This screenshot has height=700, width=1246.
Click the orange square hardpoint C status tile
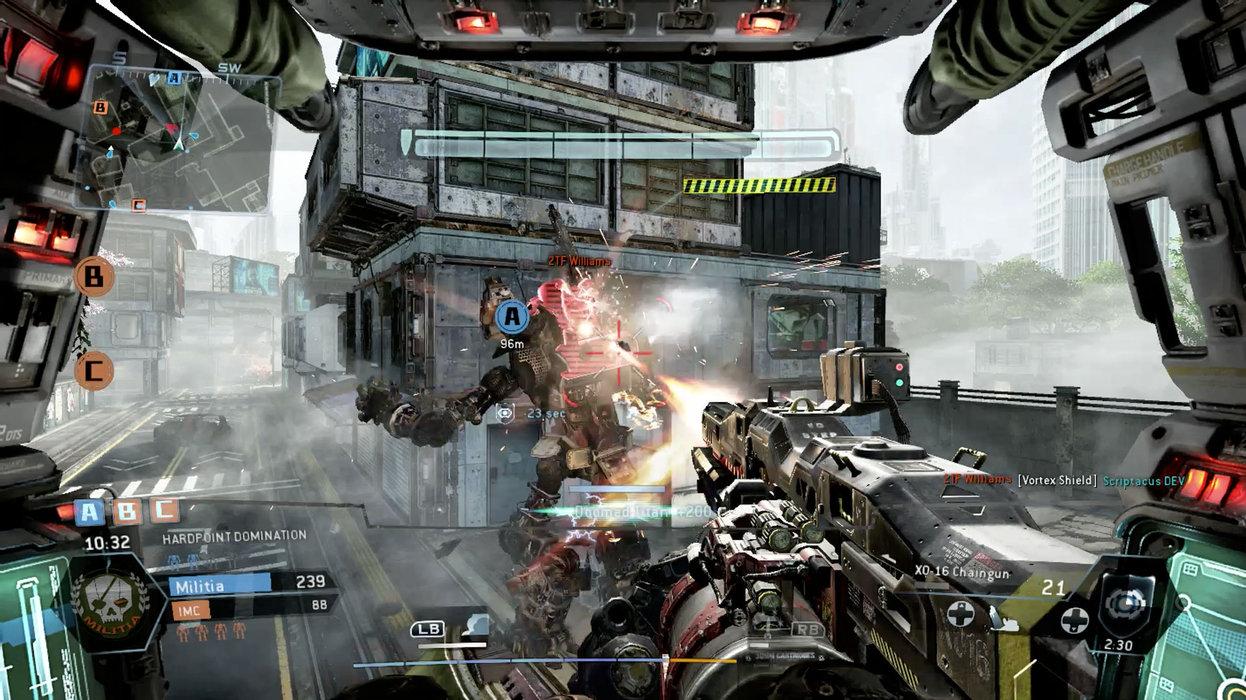(x=164, y=511)
